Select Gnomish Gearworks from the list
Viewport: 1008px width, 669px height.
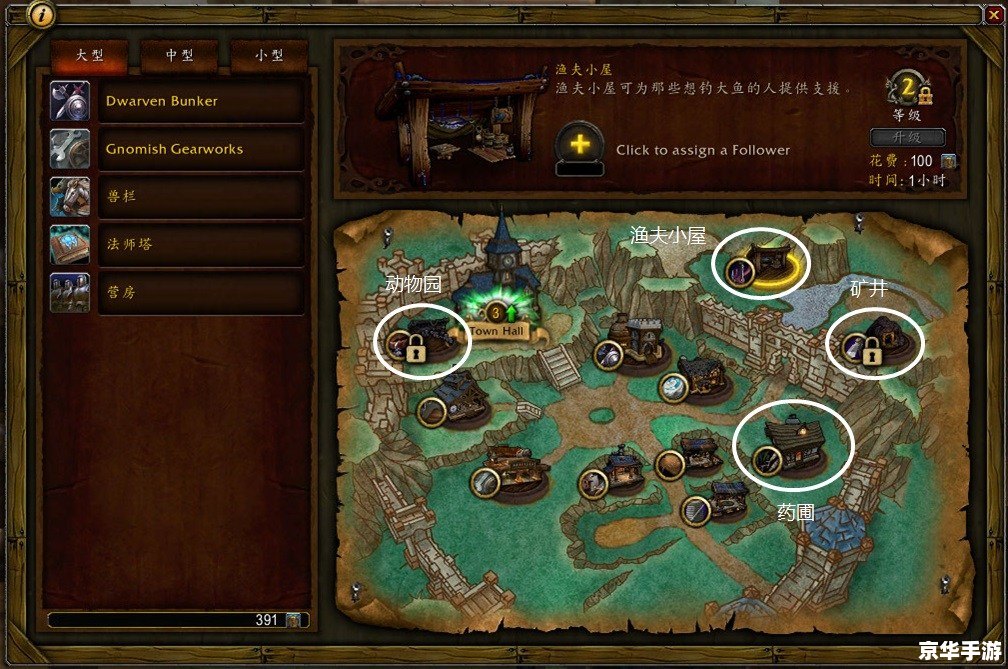point(177,149)
